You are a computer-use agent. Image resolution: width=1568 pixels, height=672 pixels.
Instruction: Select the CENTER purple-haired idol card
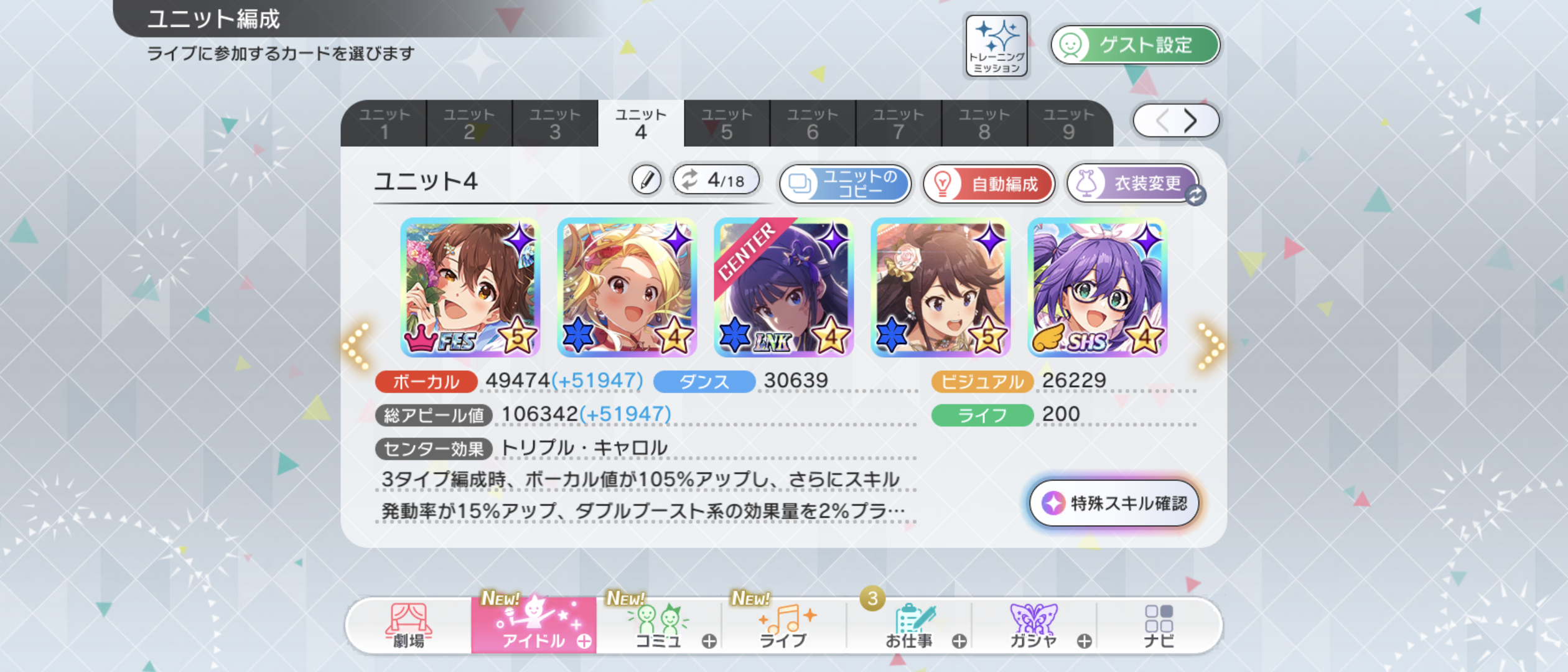pos(783,287)
